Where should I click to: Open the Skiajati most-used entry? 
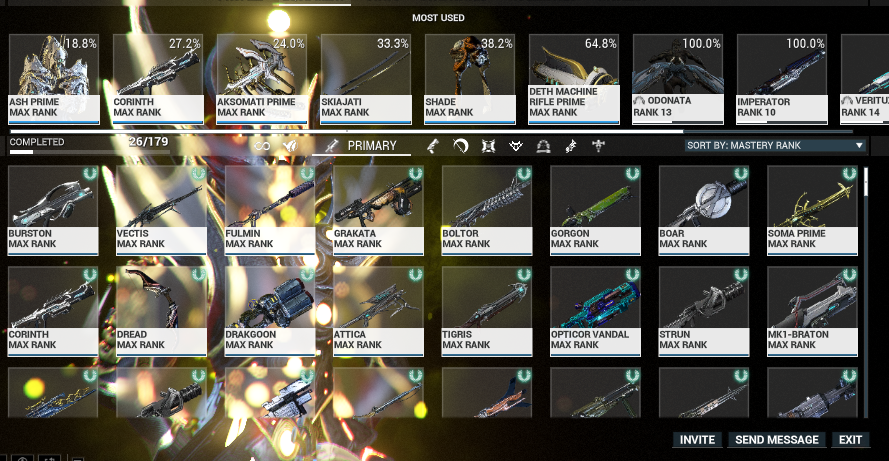pyautogui.click(x=366, y=78)
